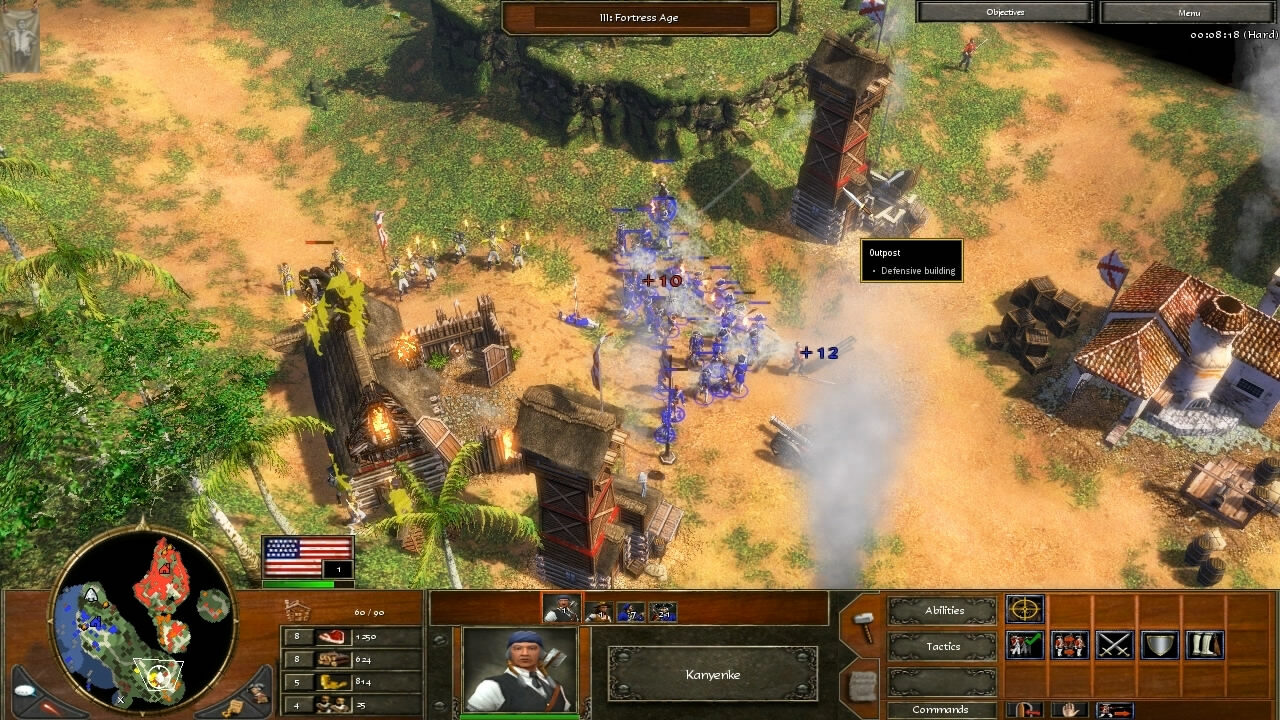The height and width of the screenshot is (720, 1280).
Task: Expand the Commands section
Action: click(x=941, y=709)
